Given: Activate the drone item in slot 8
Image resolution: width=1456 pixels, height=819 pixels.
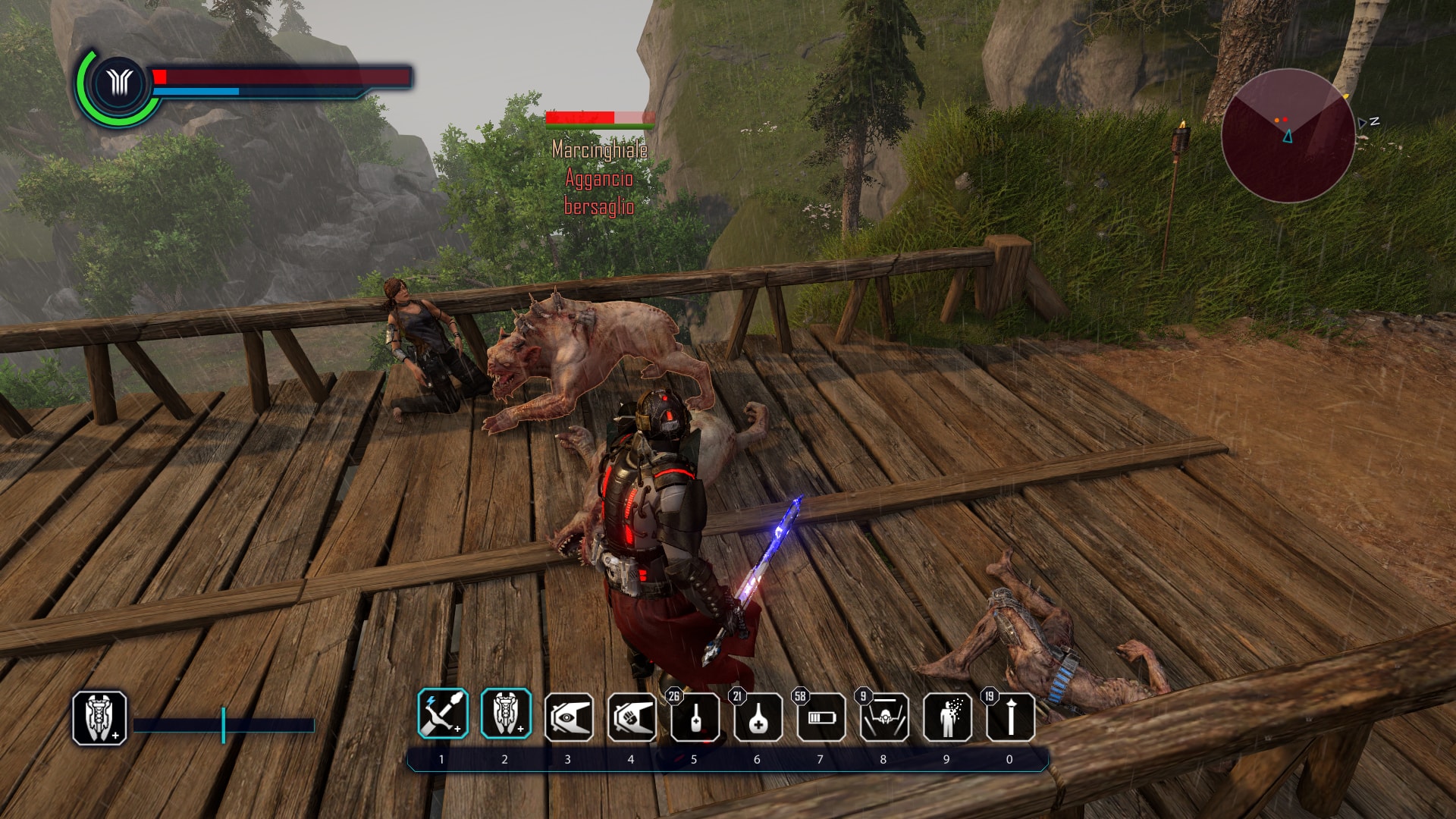Looking at the screenshot, I should [884, 717].
